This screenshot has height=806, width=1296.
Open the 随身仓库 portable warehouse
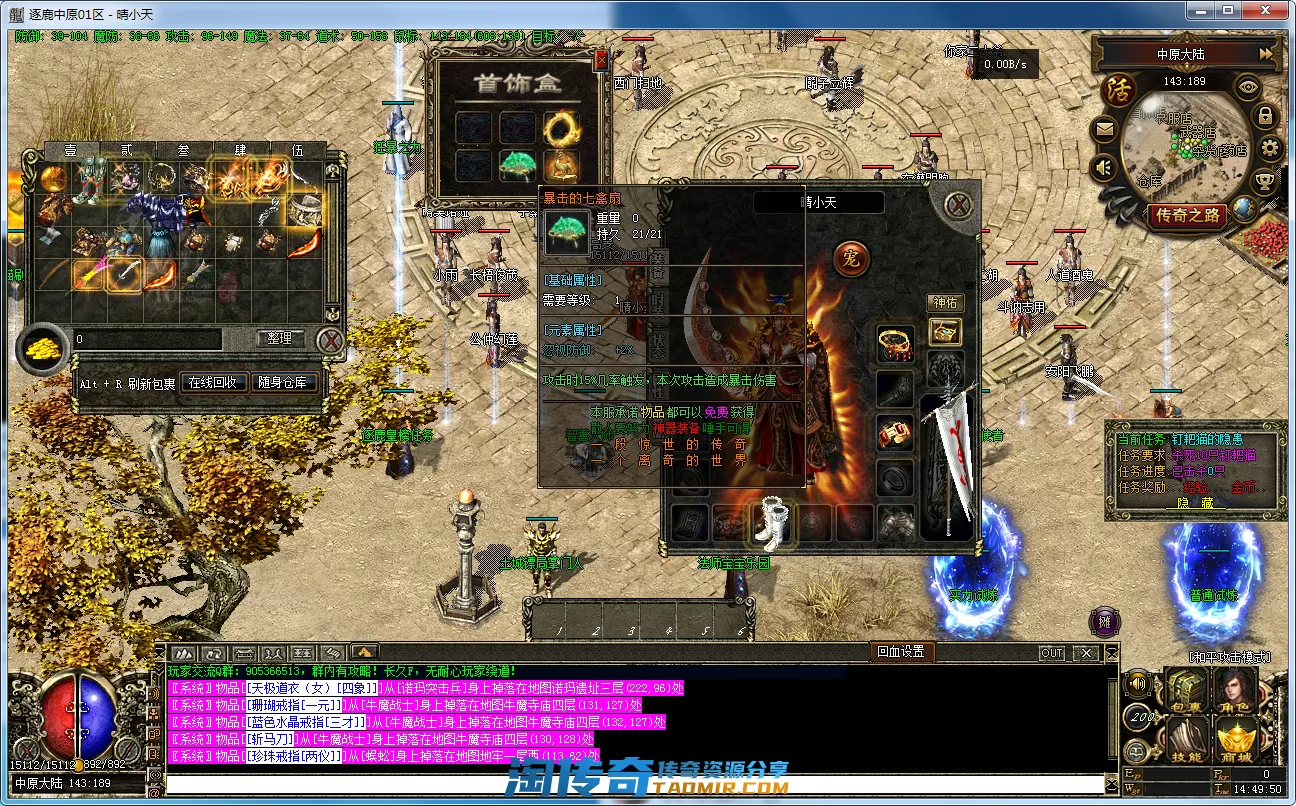pyautogui.click(x=286, y=383)
